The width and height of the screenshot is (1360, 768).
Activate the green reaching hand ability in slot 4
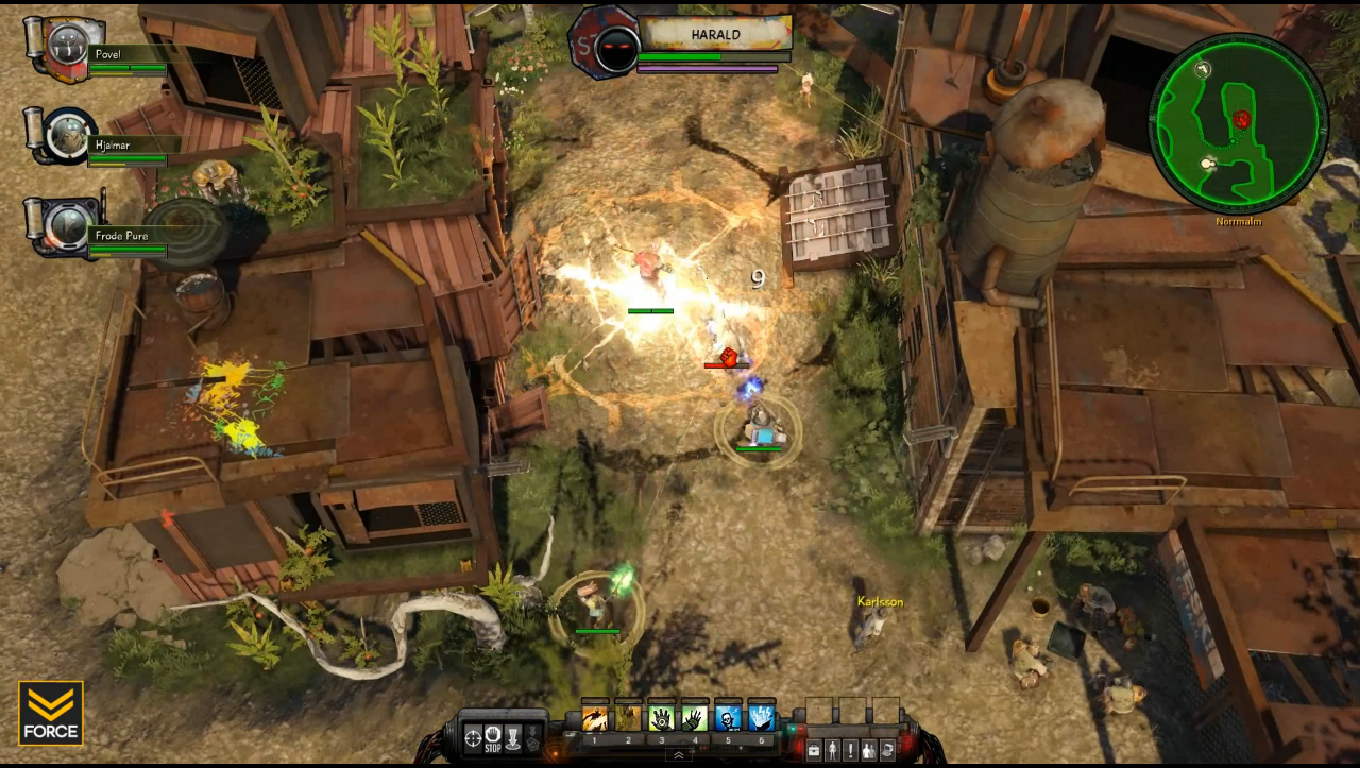[x=694, y=719]
